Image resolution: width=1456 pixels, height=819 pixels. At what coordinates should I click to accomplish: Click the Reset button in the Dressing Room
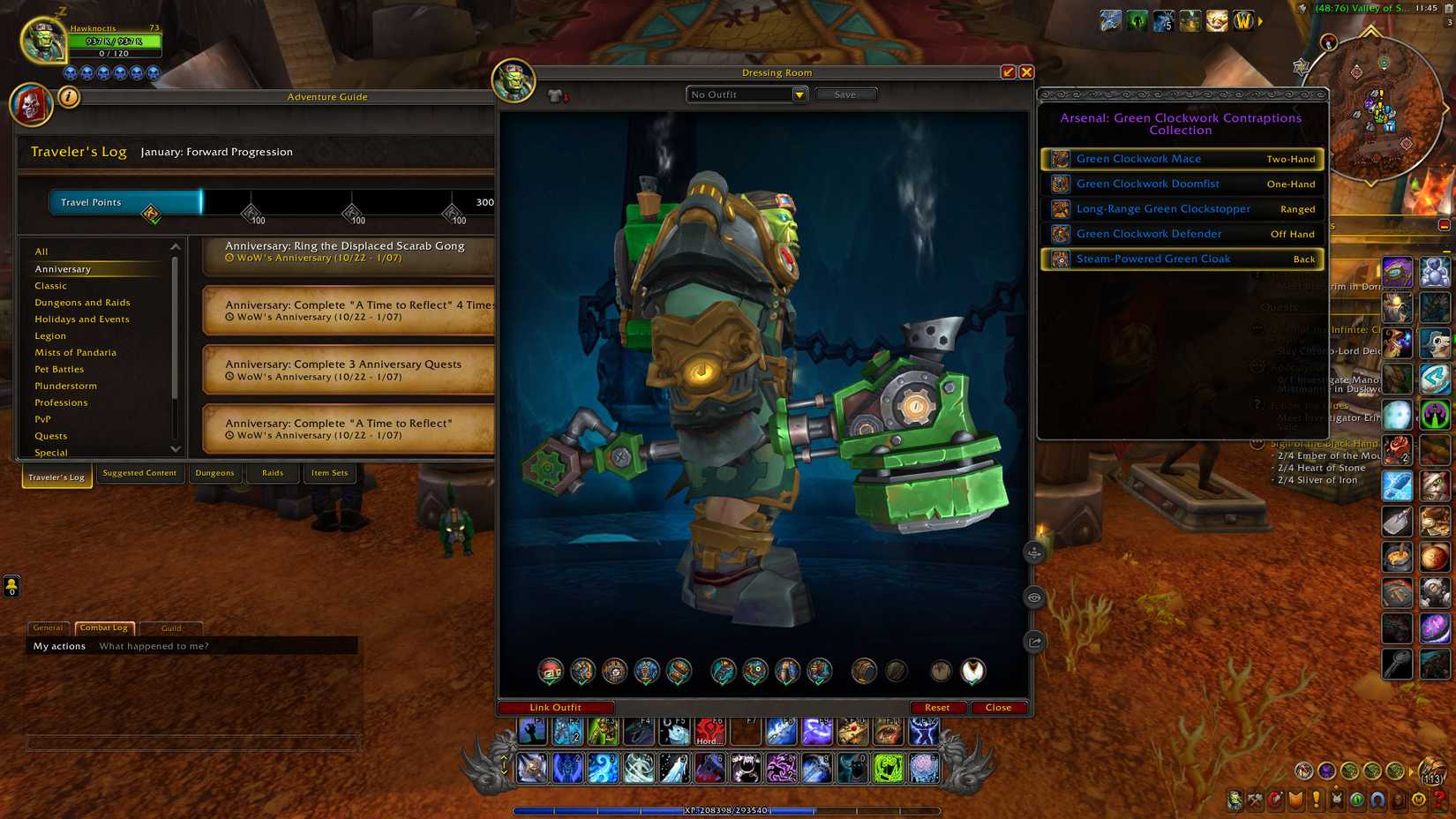click(x=937, y=707)
